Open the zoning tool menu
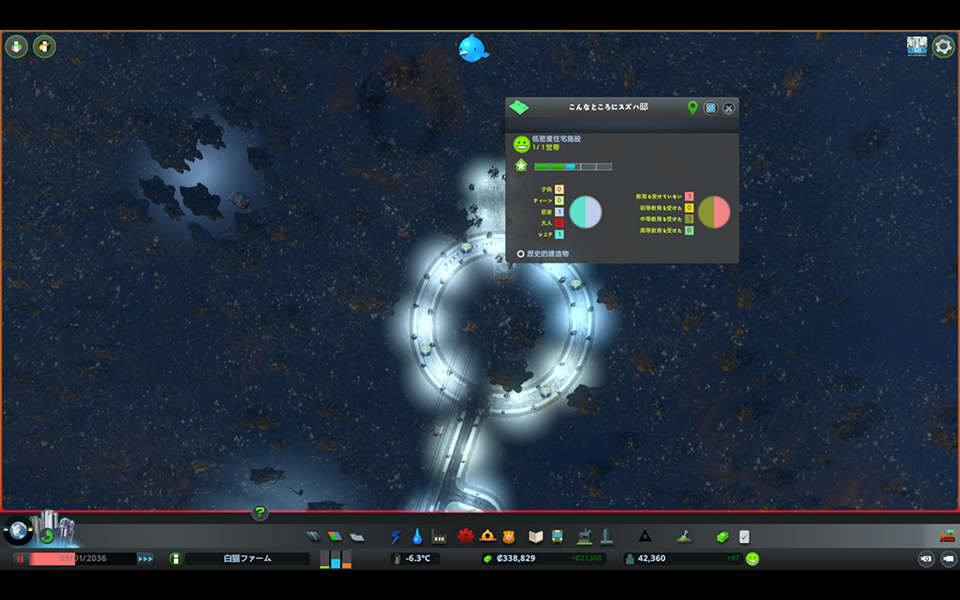960x600 pixels. pyautogui.click(x=335, y=537)
